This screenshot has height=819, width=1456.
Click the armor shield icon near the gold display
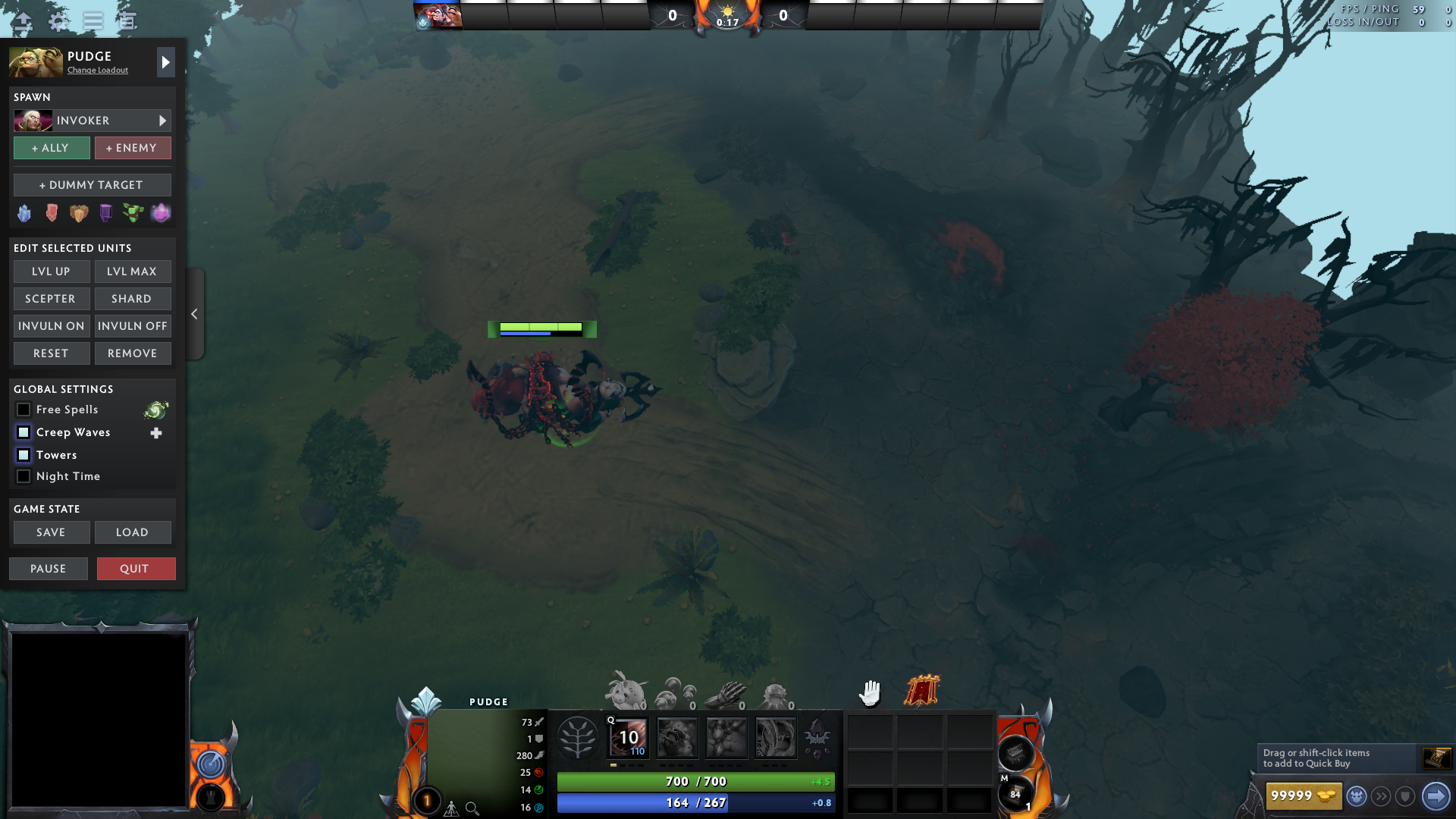pos(1407,796)
